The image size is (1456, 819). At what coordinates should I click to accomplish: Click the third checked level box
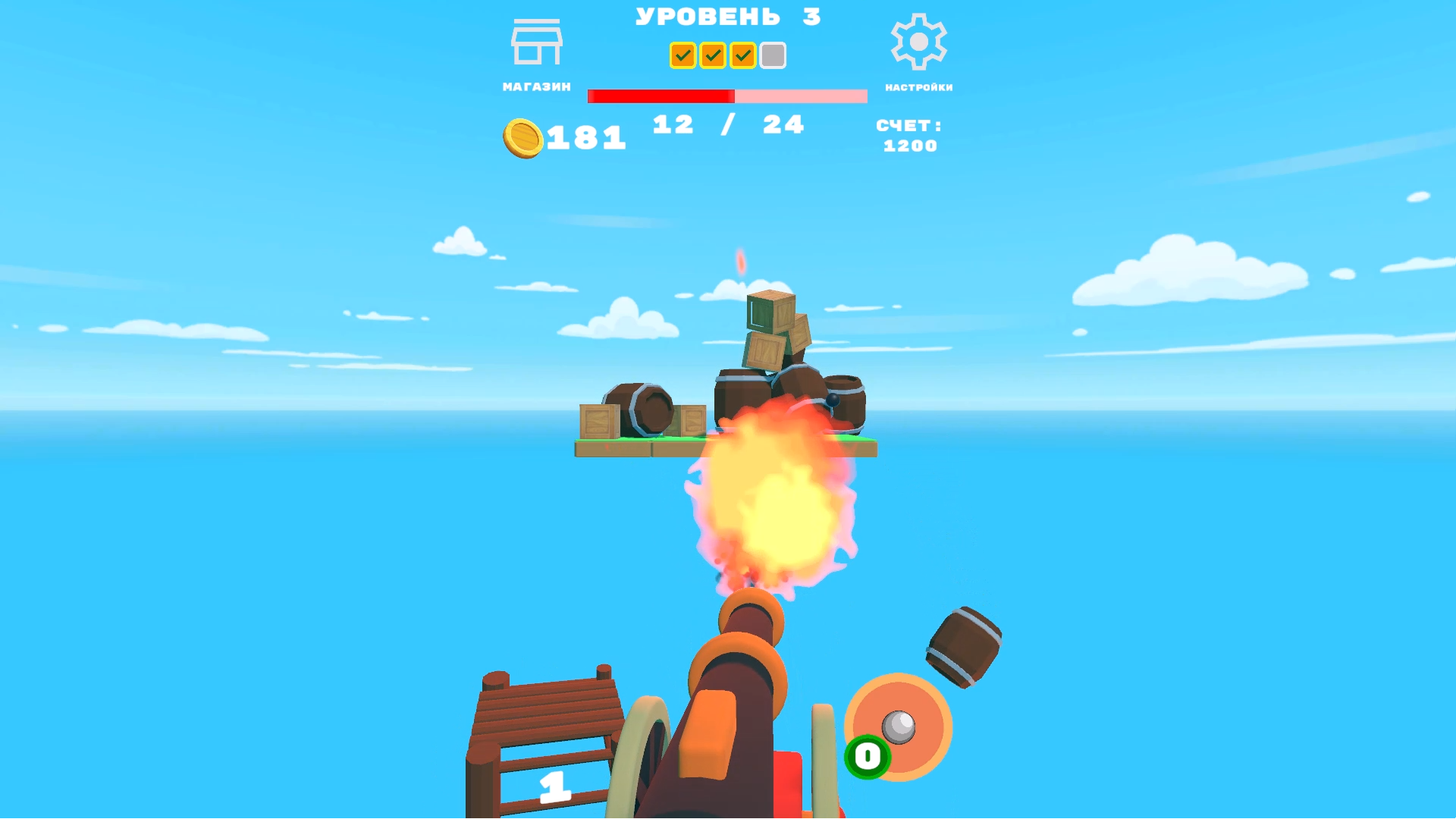coord(742,55)
